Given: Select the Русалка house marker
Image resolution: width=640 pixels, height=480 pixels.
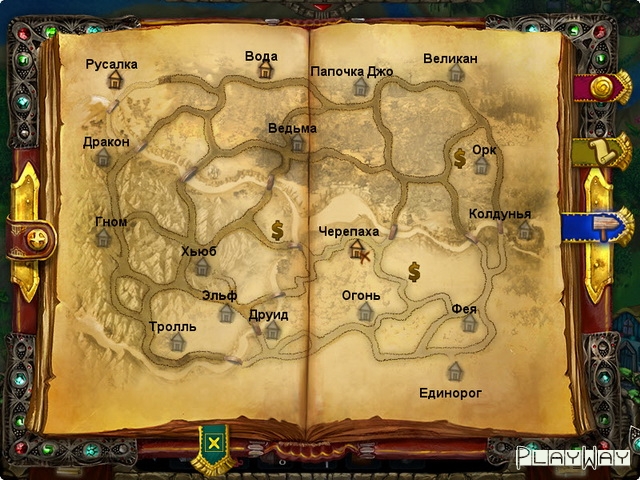Looking at the screenshot, I should [115, 80].
